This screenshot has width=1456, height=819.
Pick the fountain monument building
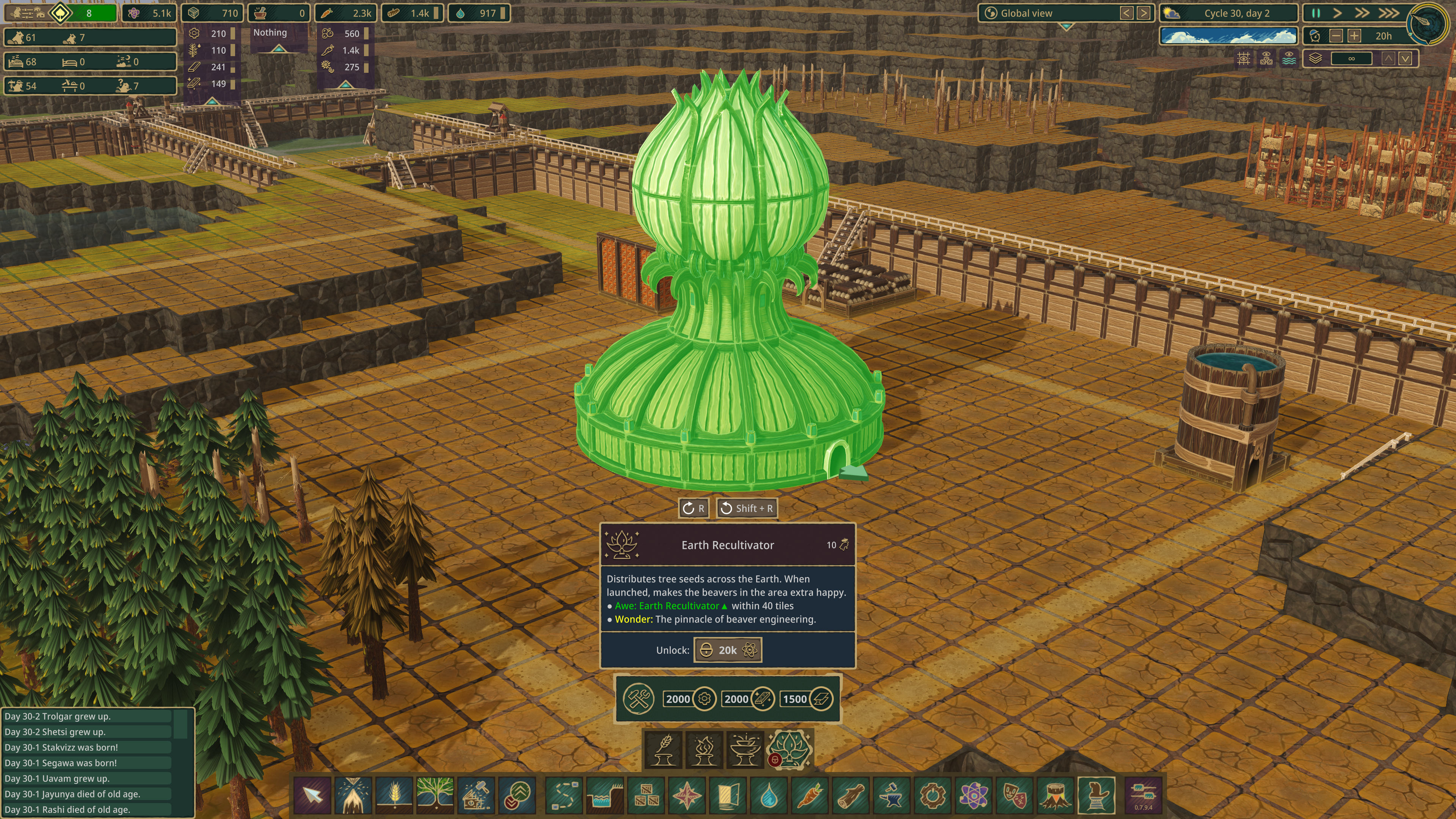[x=745, y=750]
